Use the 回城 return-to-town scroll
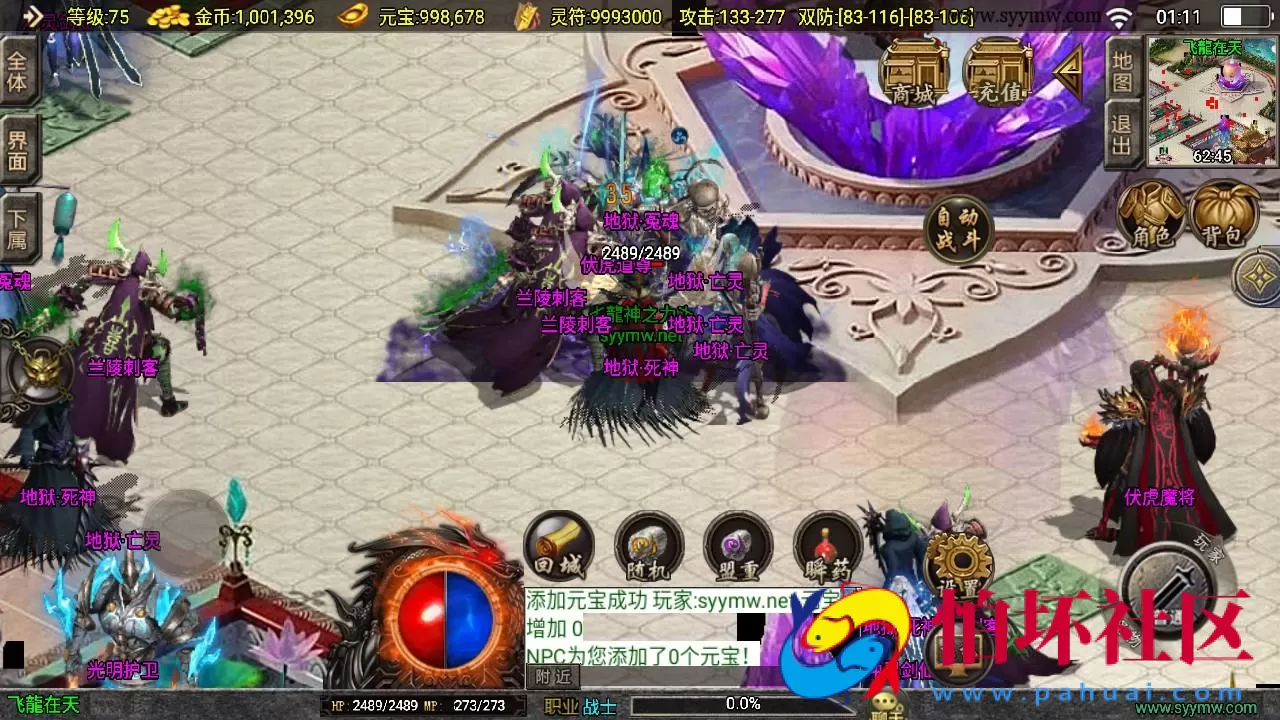 click(557, 546)
